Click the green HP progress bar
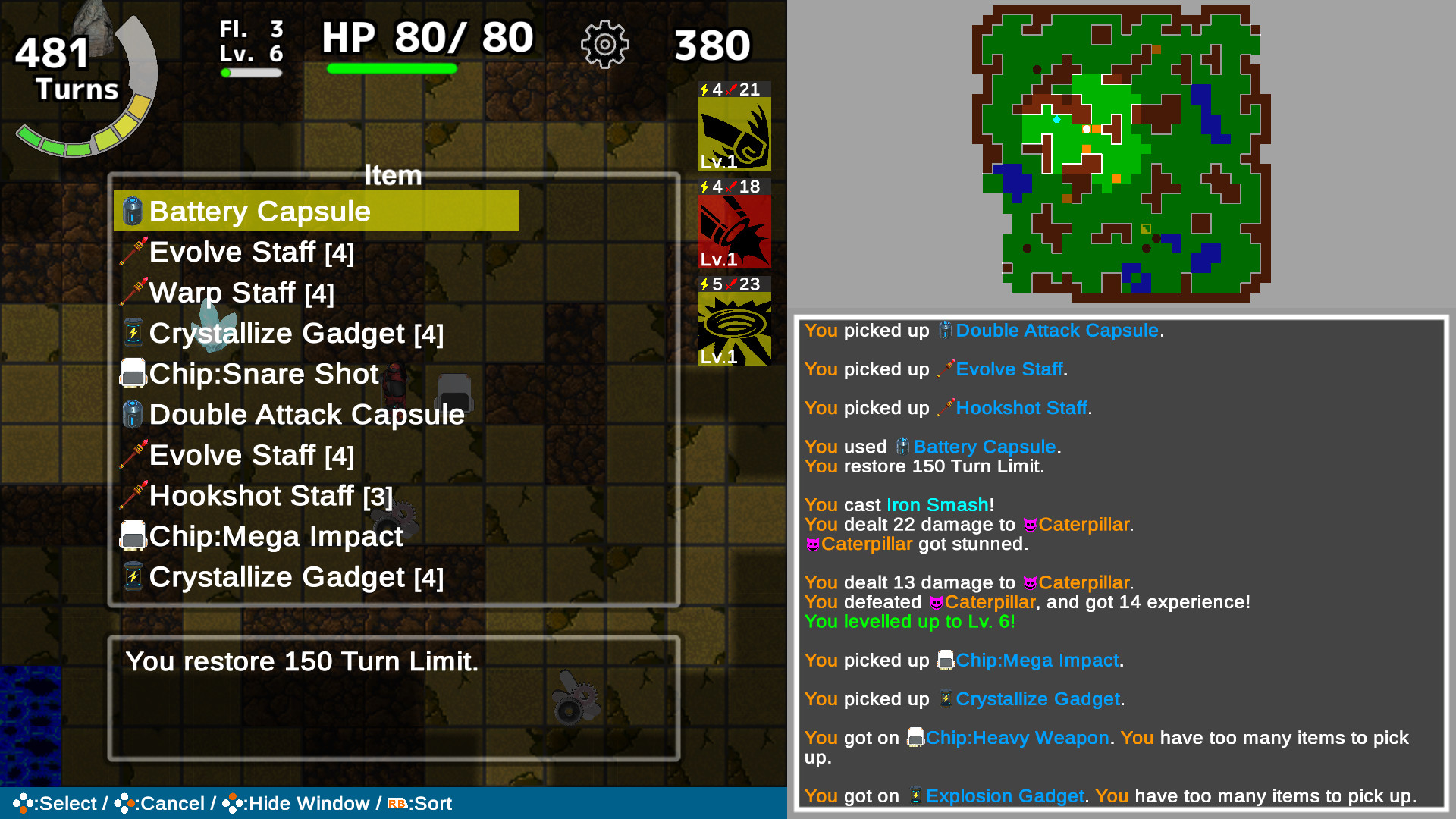This screenshot has width=1456, height=819. [392, 69]
